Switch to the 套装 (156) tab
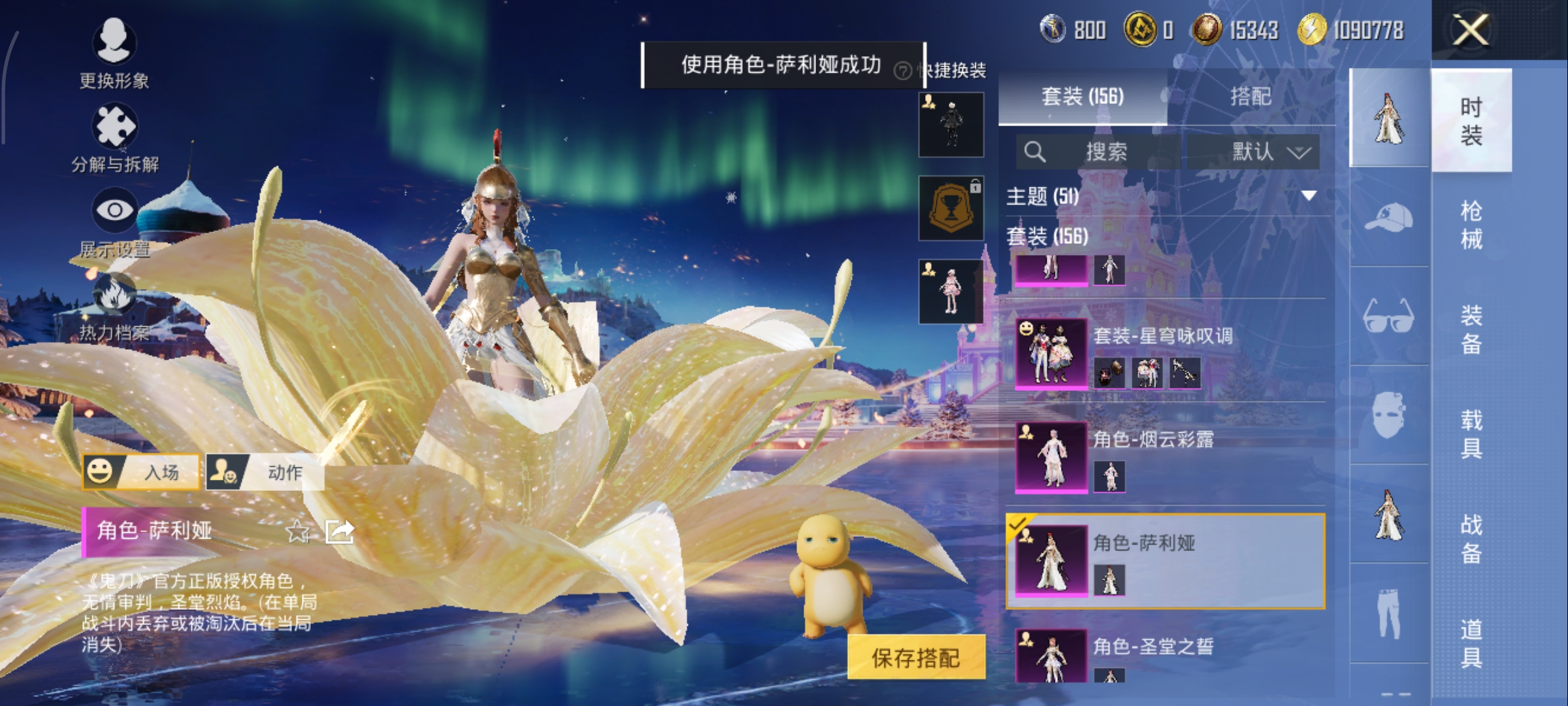The width and height of the screenshot is (1568, 706). click(1083, 97)
